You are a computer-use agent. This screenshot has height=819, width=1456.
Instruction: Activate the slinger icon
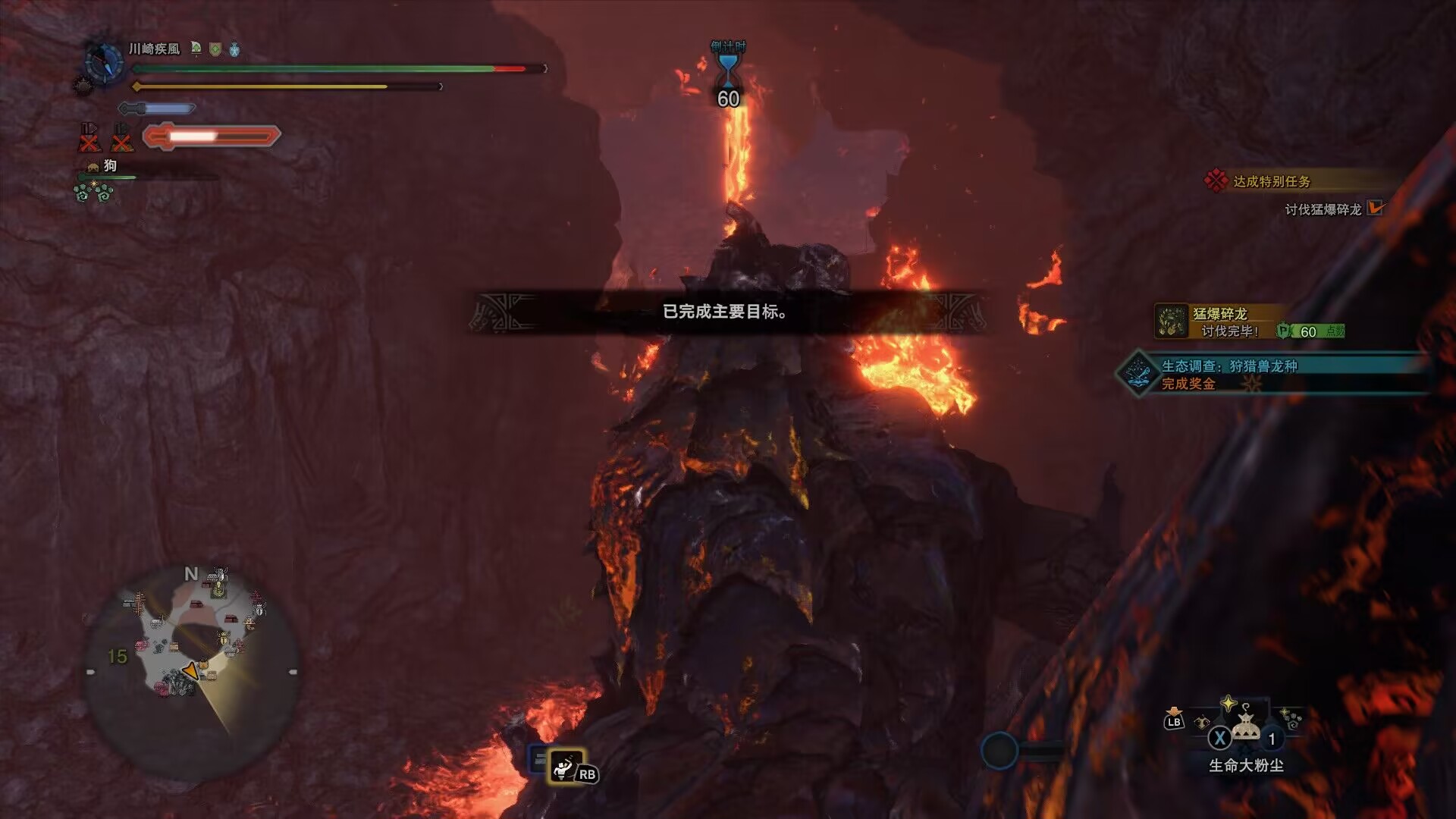[566, 767]
